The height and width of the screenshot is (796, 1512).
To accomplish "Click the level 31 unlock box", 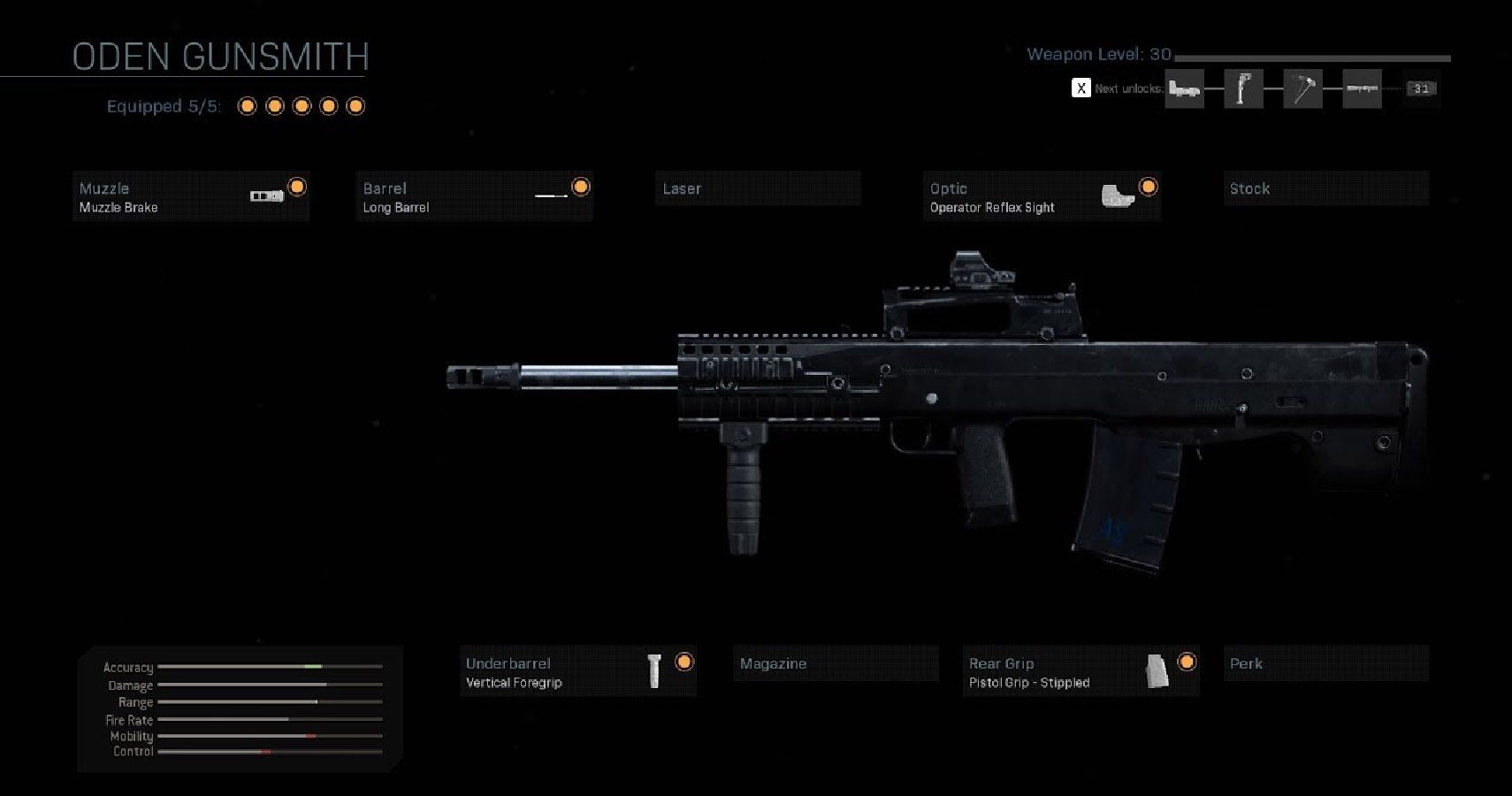I will point(1420,88).
